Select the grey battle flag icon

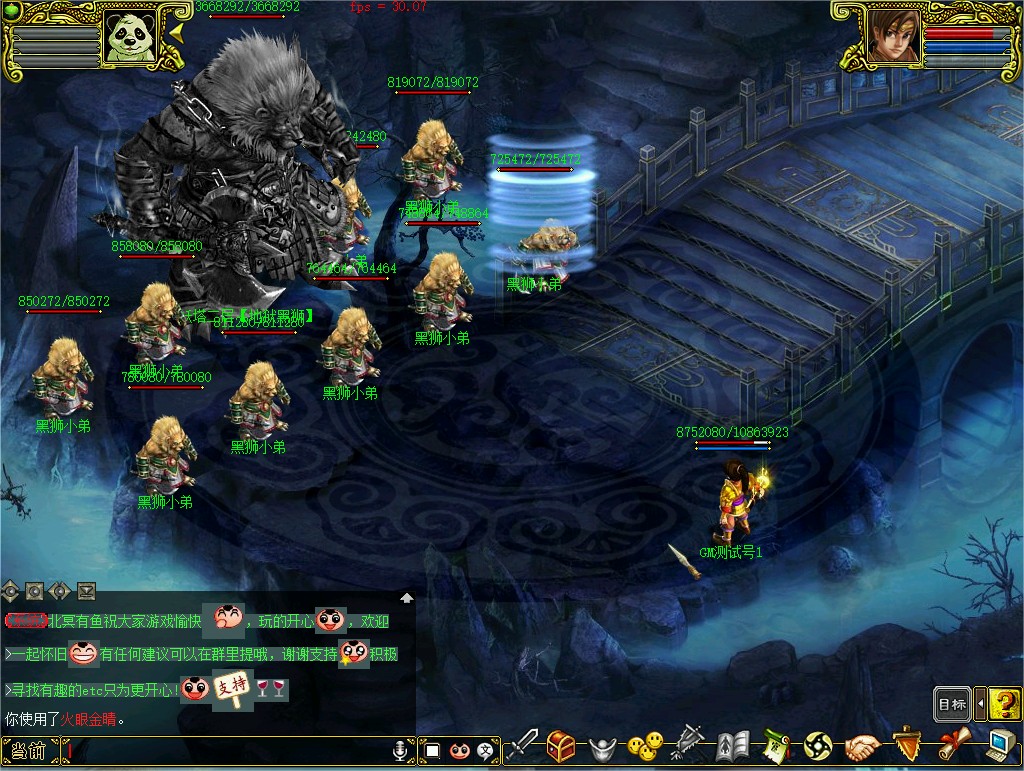[688, 746]
